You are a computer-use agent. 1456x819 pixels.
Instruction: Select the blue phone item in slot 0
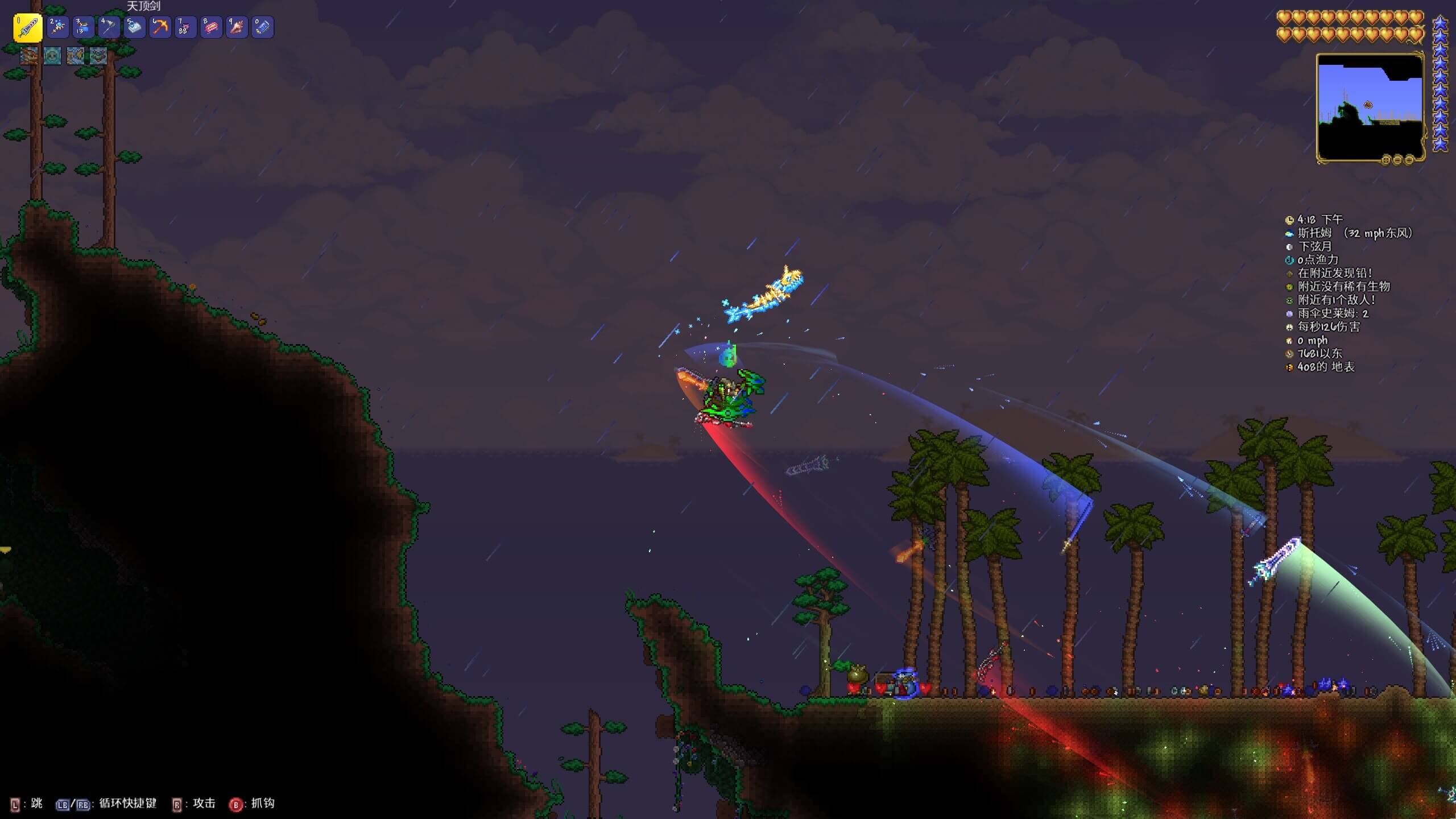pyautogui.click(x=262, y=27)
